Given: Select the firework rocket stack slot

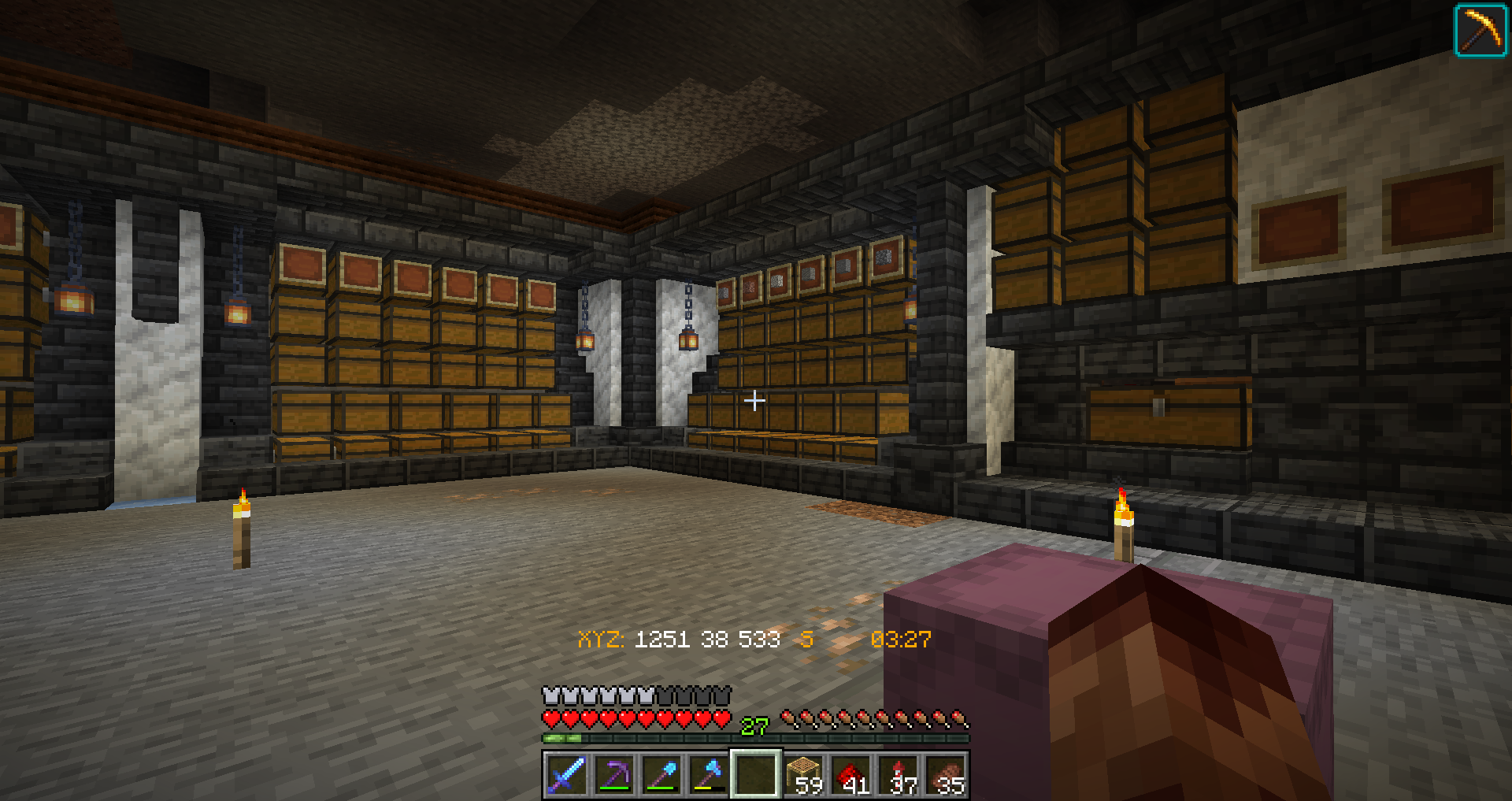Looking at the screenshot, I should coord(899,774).
